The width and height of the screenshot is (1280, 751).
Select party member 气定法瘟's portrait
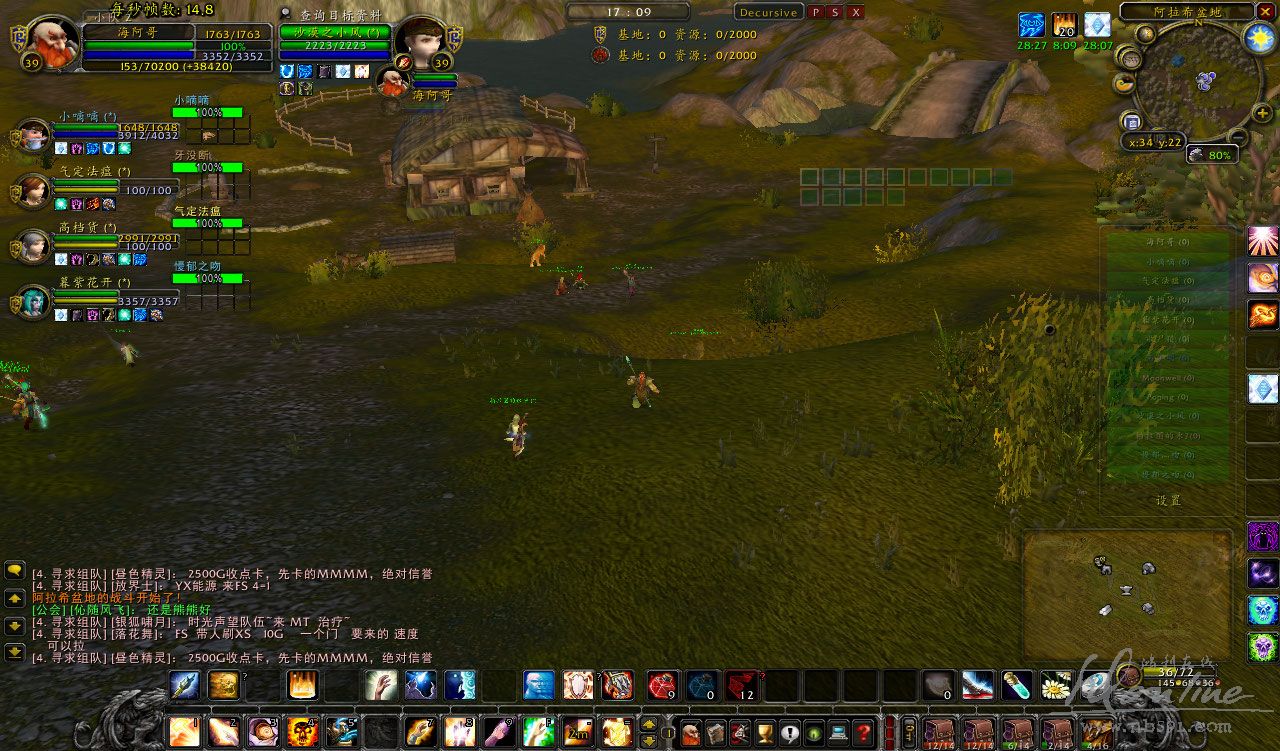pos(33,189)
